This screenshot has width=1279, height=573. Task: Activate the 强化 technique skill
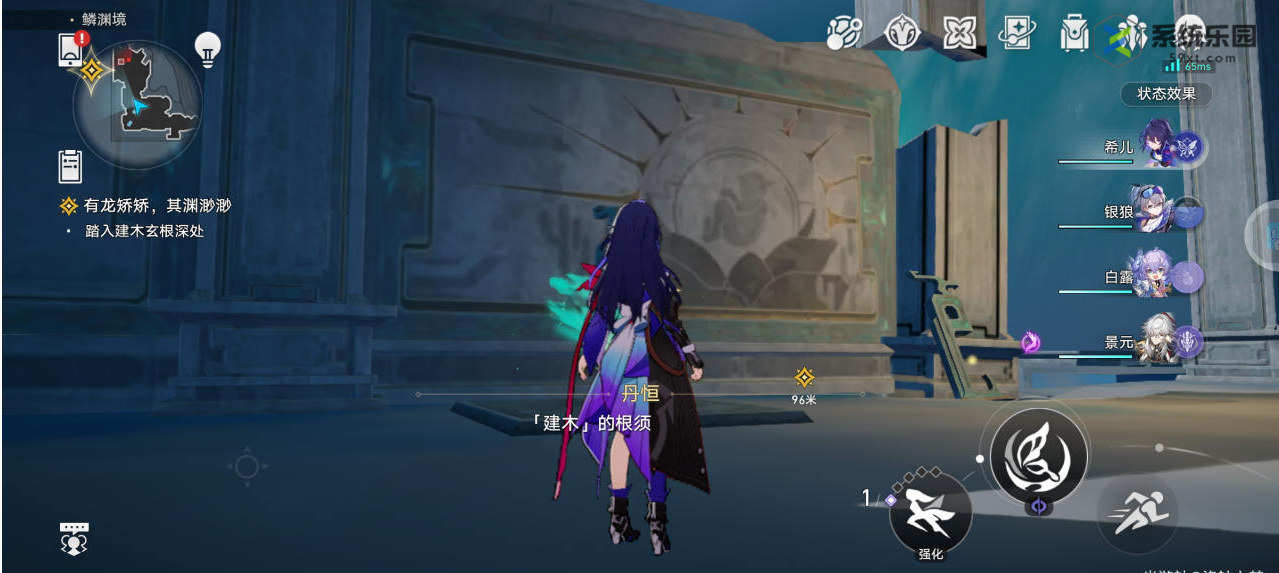(931, 513)
